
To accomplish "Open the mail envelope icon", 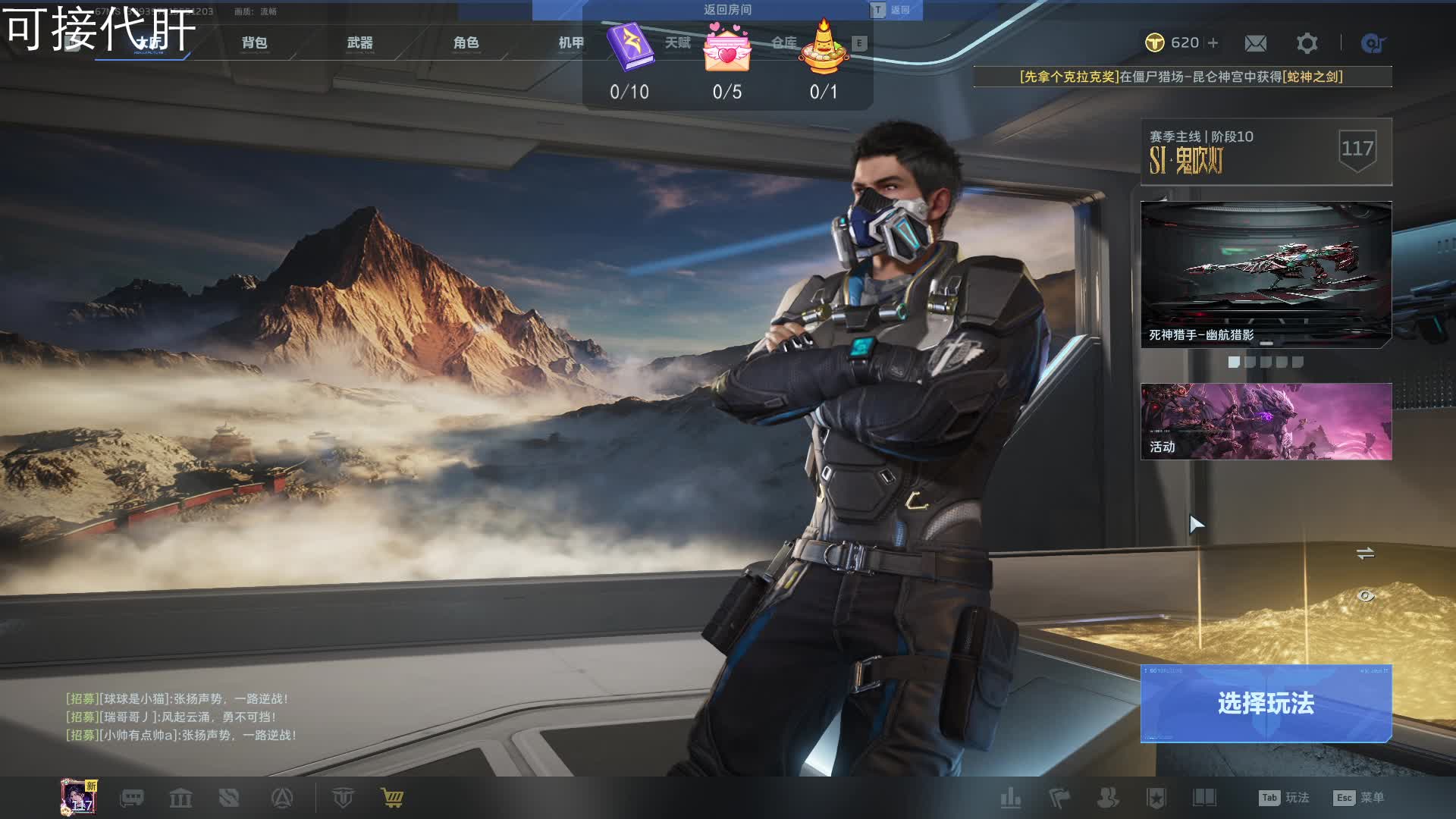I will pyautogui.click(x=1255, y=43).
